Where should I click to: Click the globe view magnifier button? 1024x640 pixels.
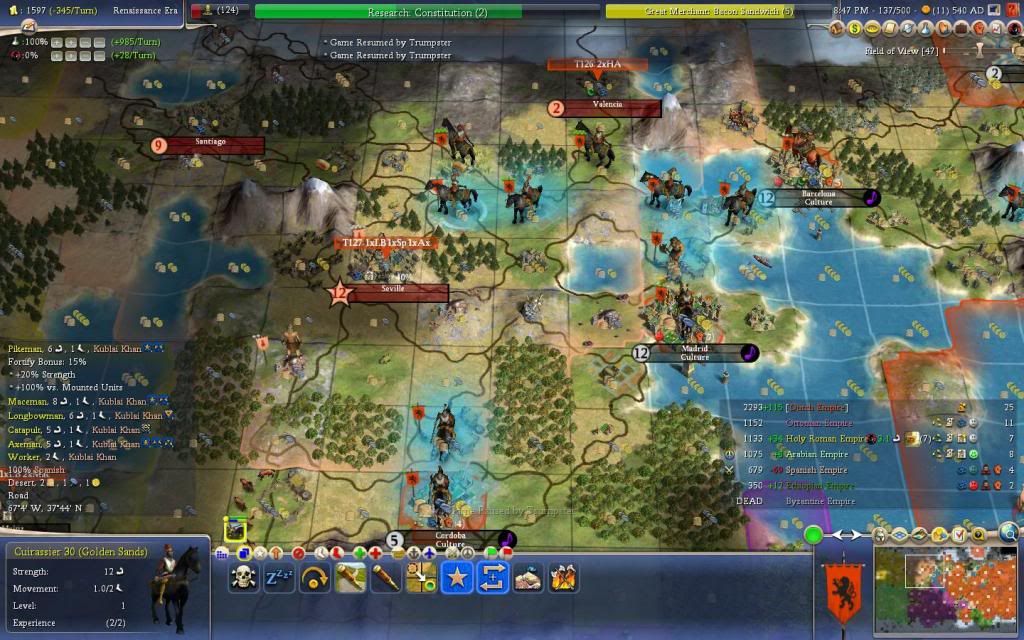pos(1009,532)
